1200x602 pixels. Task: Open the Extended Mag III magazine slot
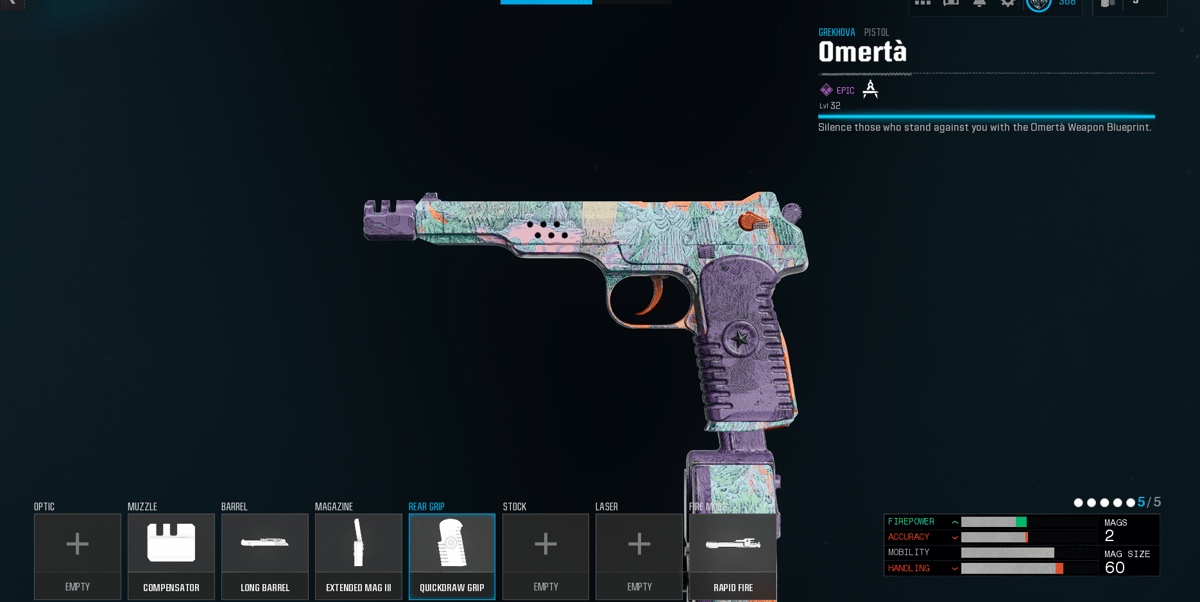358,556
